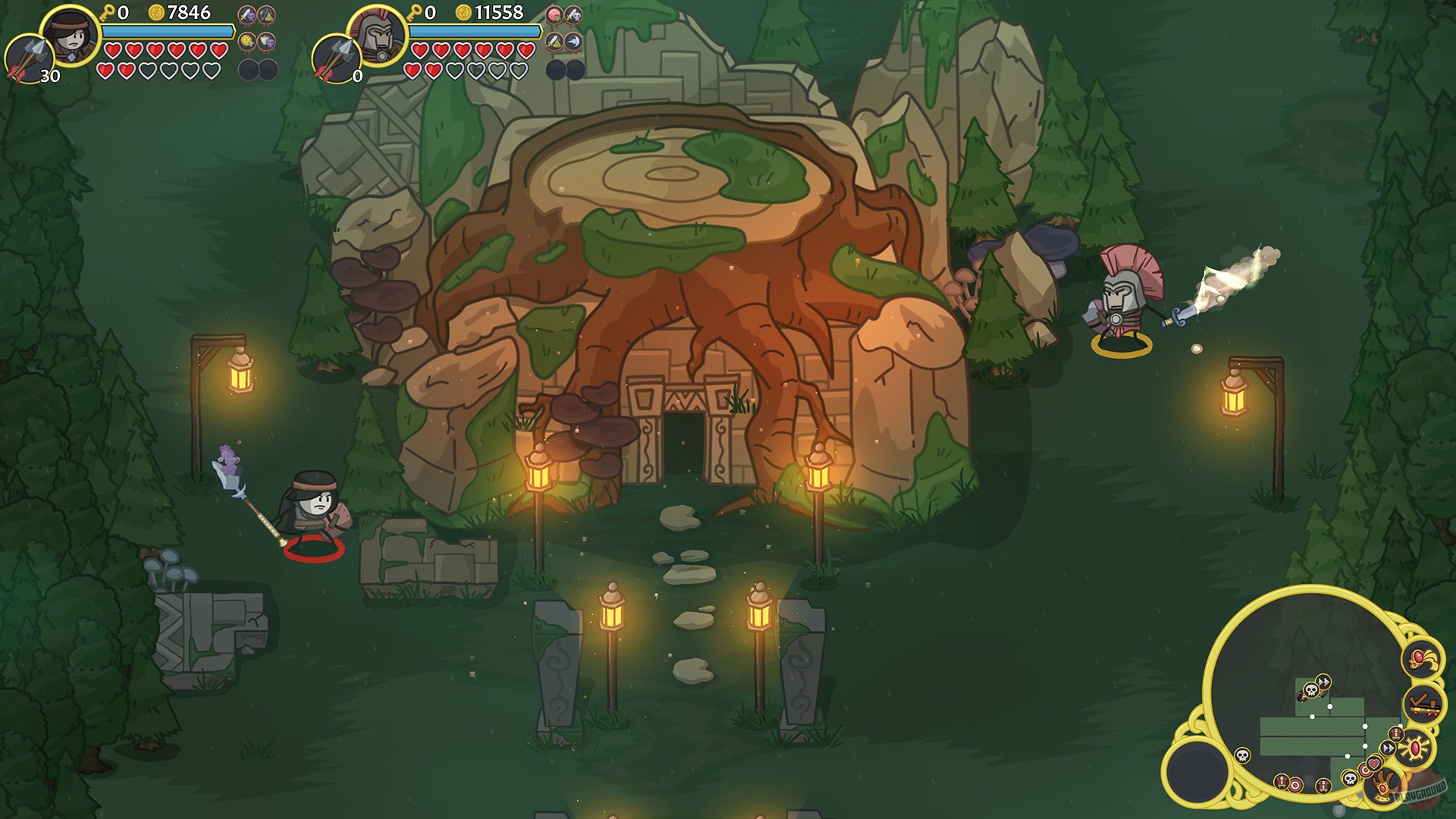Select the bow trophy medal in player one's panel
Viewport: 1456px width, 819px height.
267,14
